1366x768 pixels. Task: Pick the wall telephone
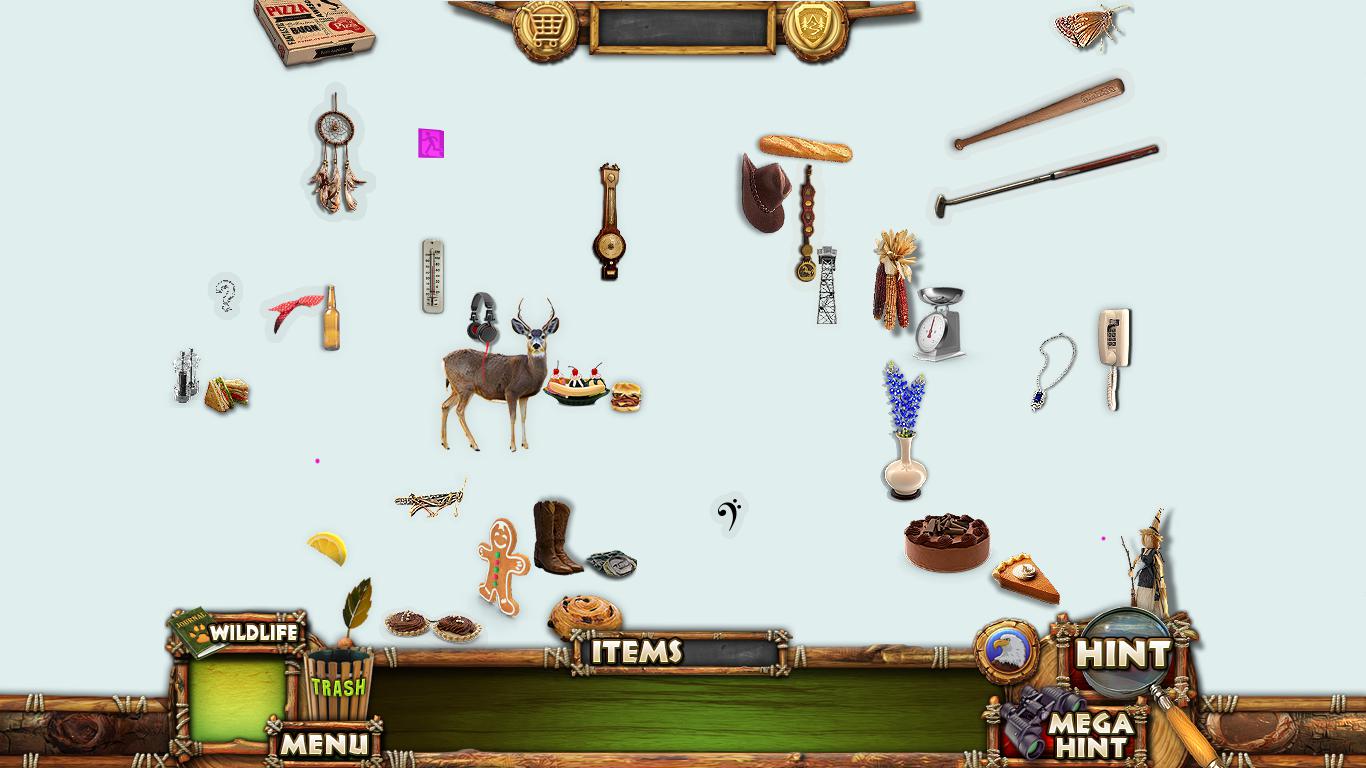point(1113,356)
